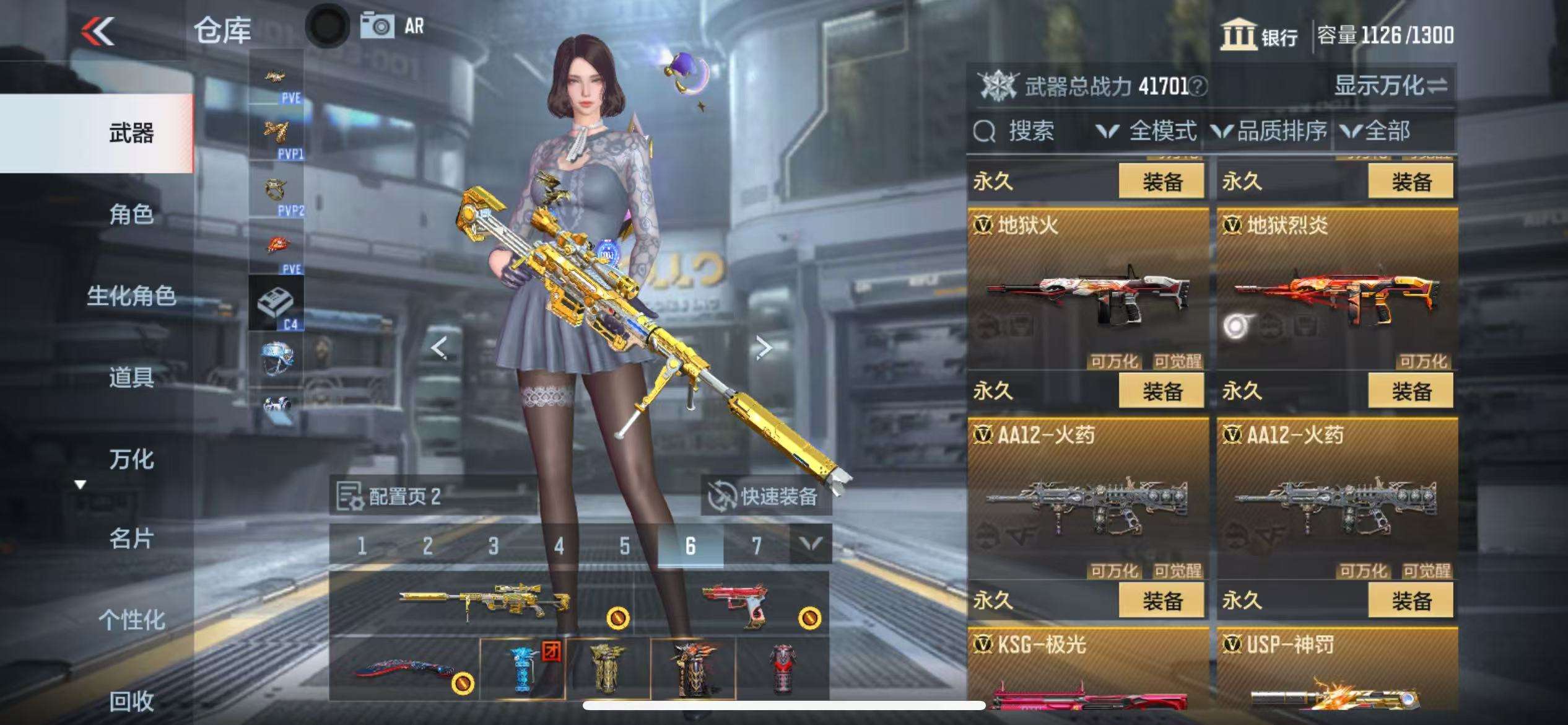Tap the 快速装备 quick equip button
Viewport: 1568px width, 725px height.
[x=765, y=496]
